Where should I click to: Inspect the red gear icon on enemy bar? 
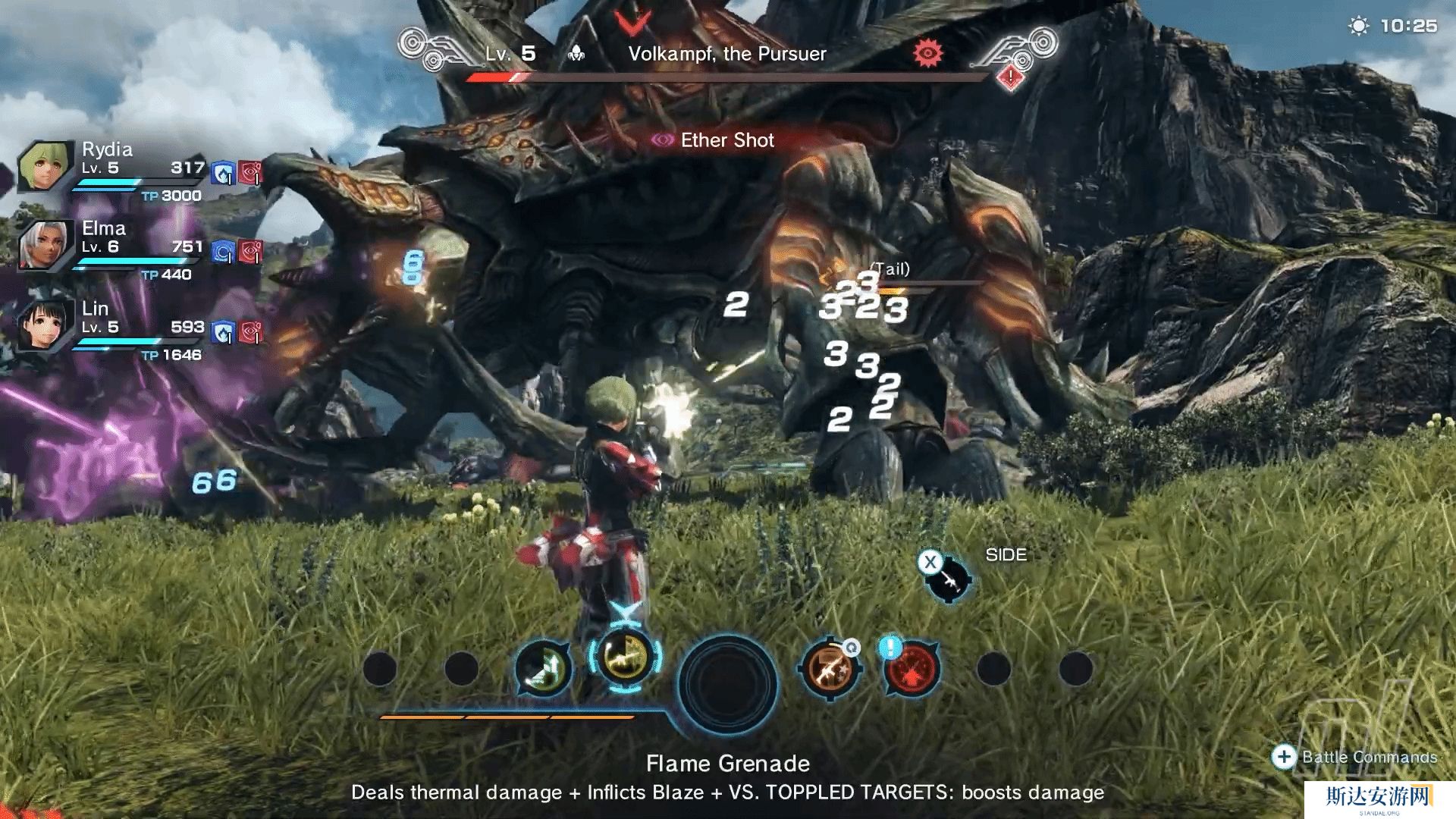pyautogui.click(x=927, y=52)
